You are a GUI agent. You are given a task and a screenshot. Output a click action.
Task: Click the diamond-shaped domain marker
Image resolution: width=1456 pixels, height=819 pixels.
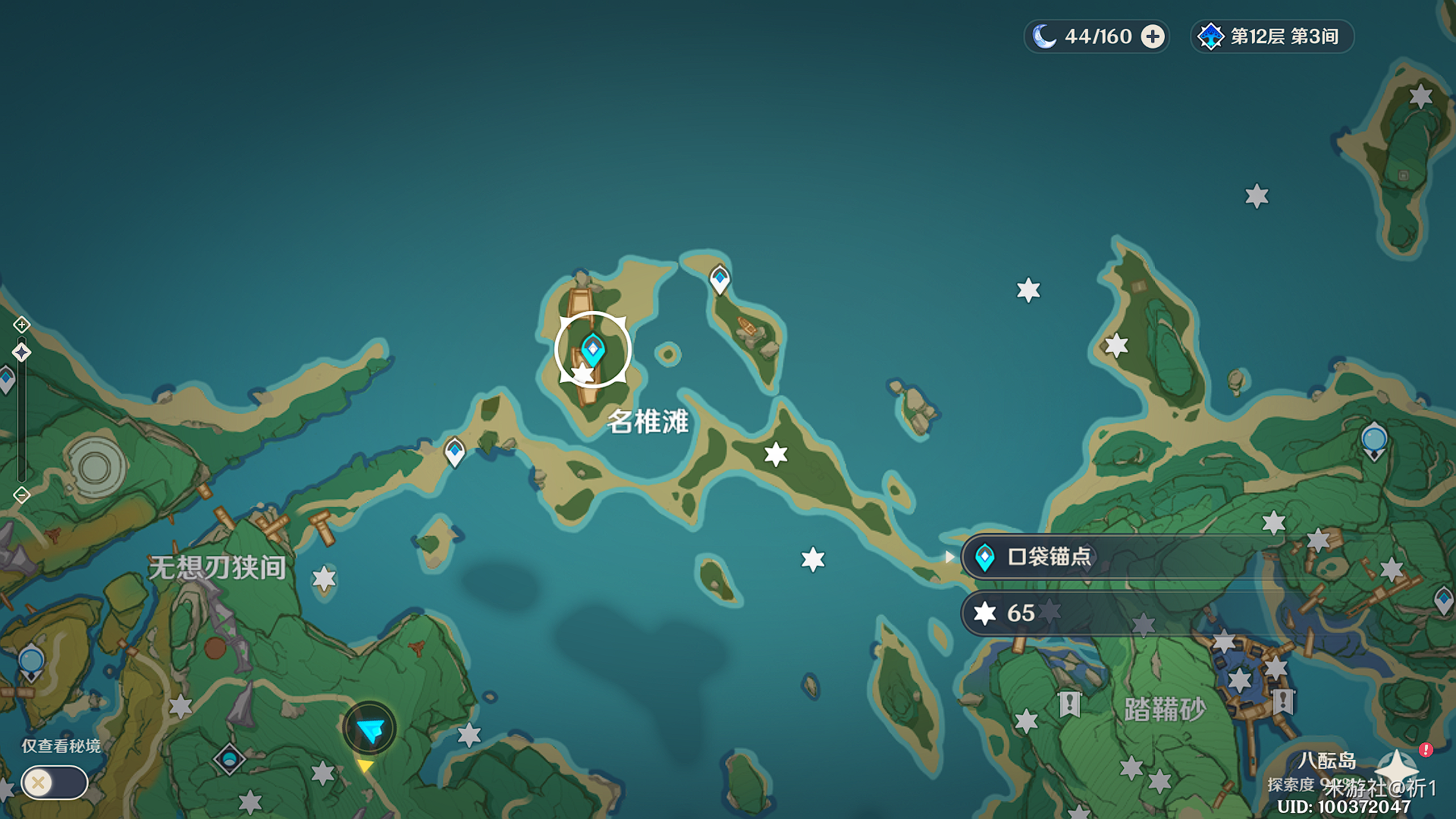point(229,758)
